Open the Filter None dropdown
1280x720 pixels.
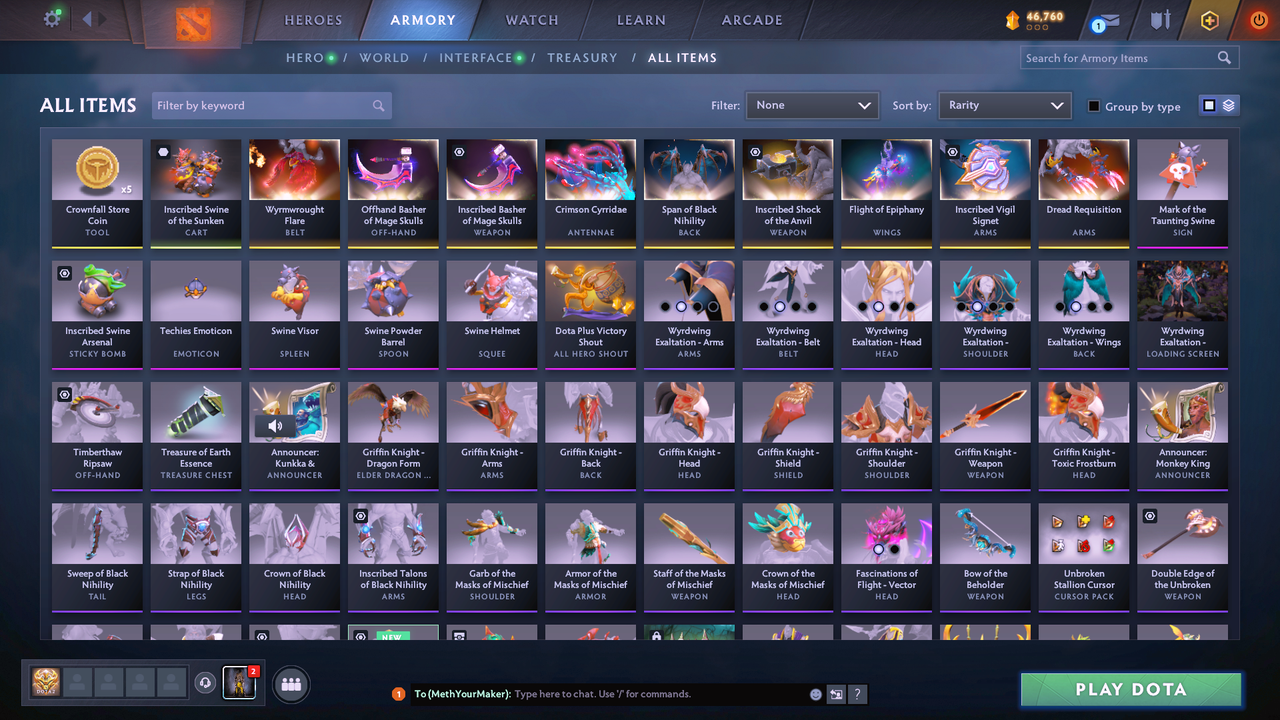point(812,105)
